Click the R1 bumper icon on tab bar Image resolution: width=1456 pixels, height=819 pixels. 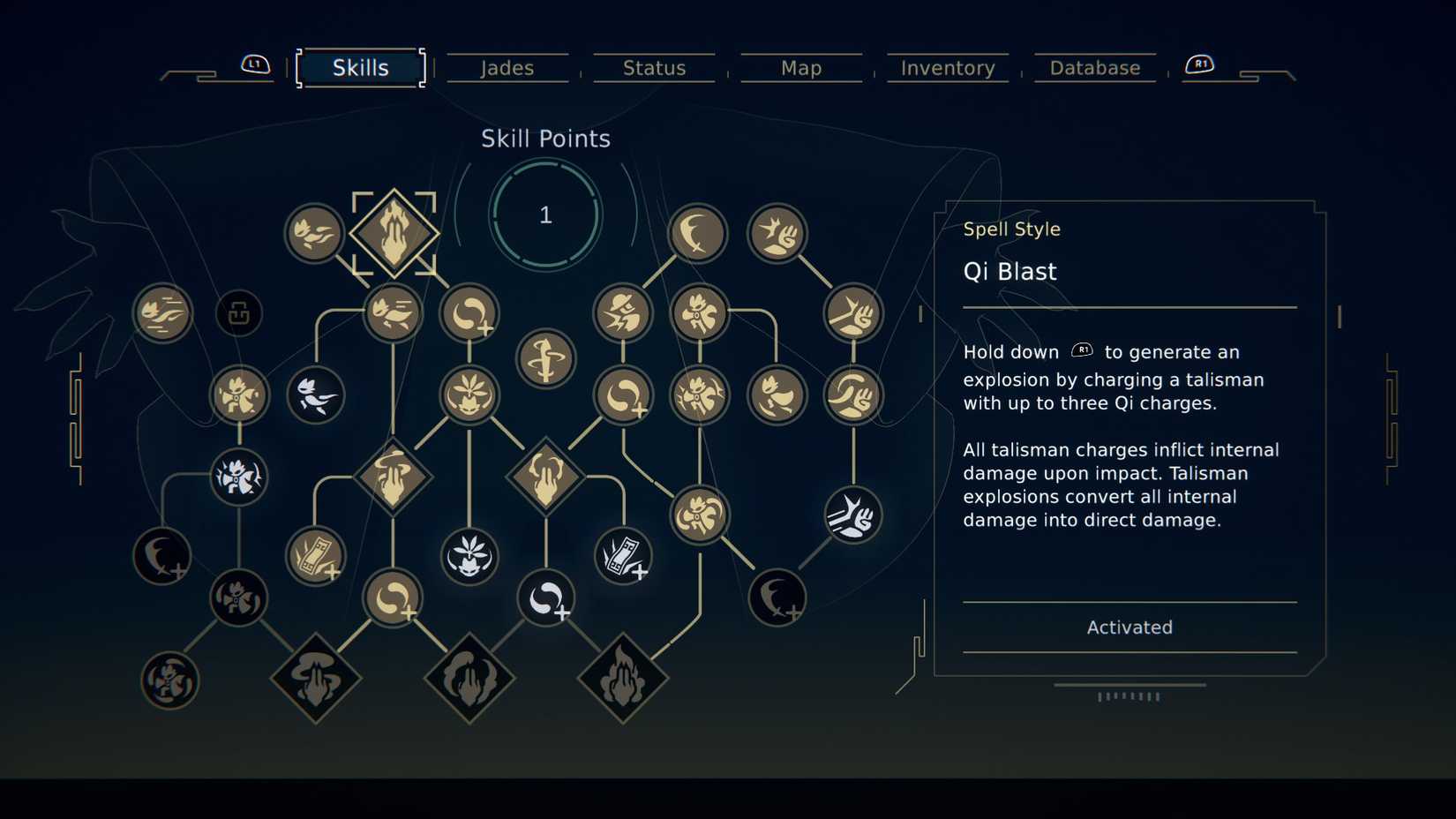point(1200,64)
